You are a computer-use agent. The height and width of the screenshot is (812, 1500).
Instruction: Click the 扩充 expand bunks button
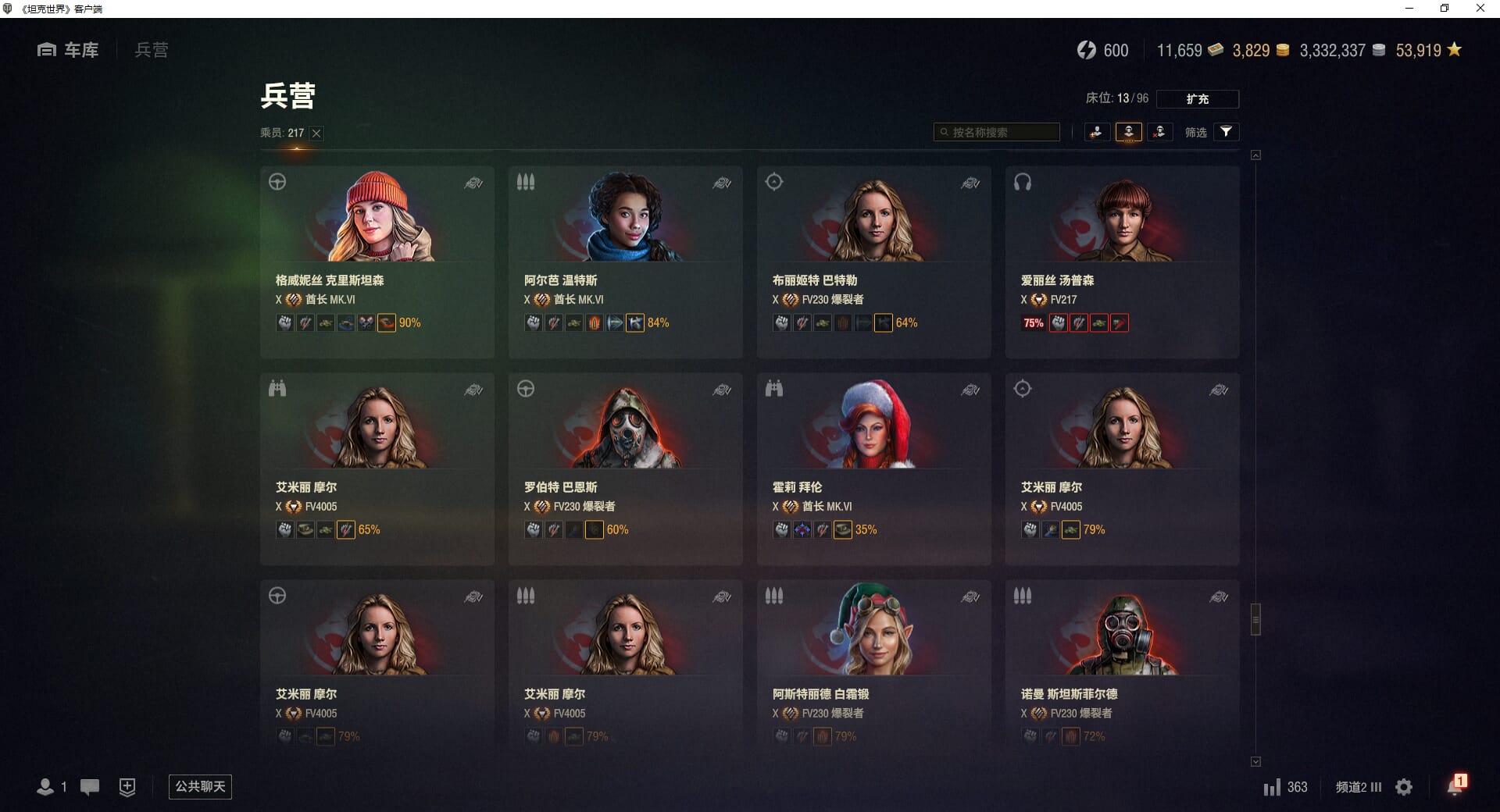click(x=1197, y=99)
